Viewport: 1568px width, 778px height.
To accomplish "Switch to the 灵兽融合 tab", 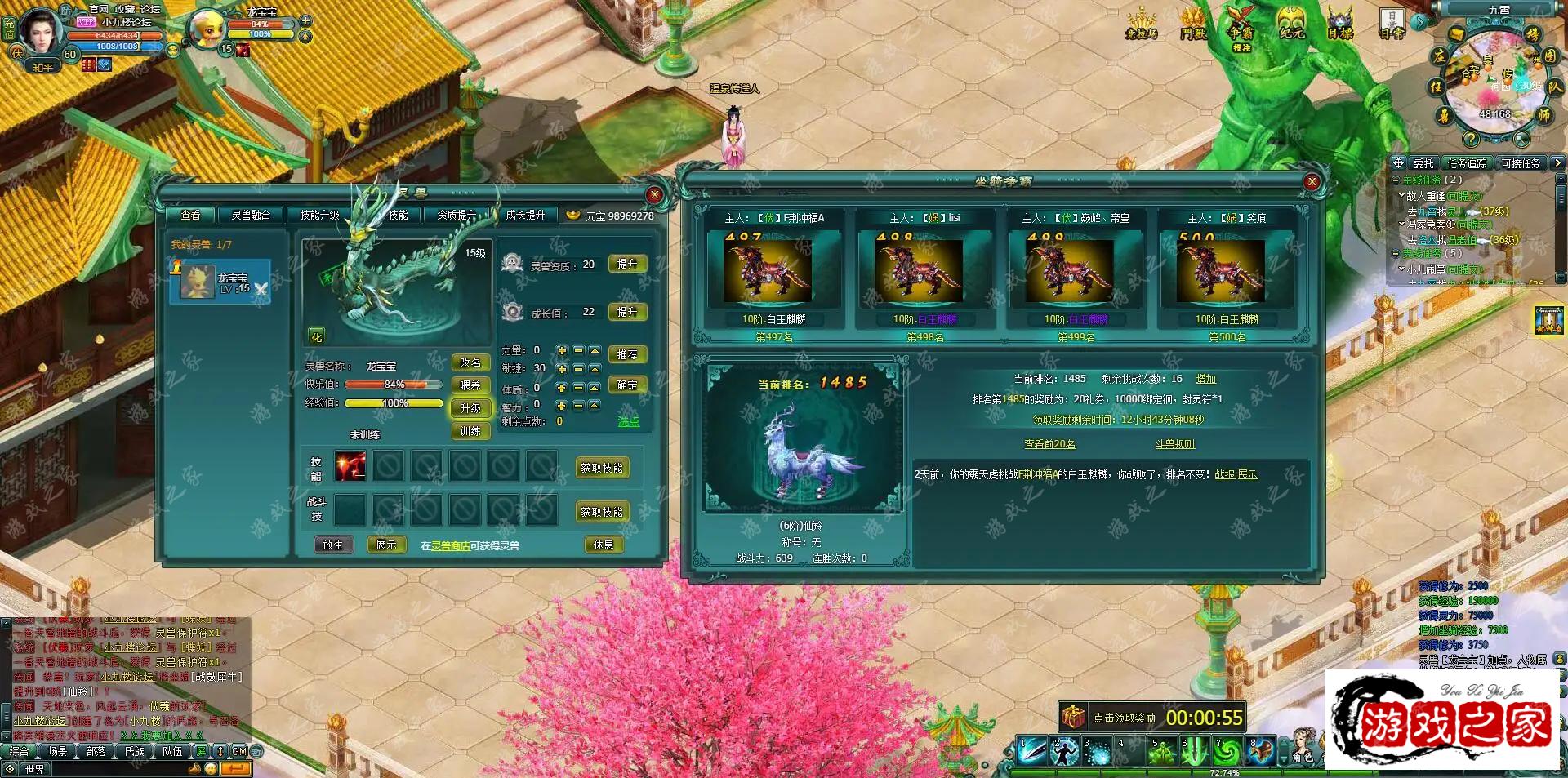I will pos(251,215).
